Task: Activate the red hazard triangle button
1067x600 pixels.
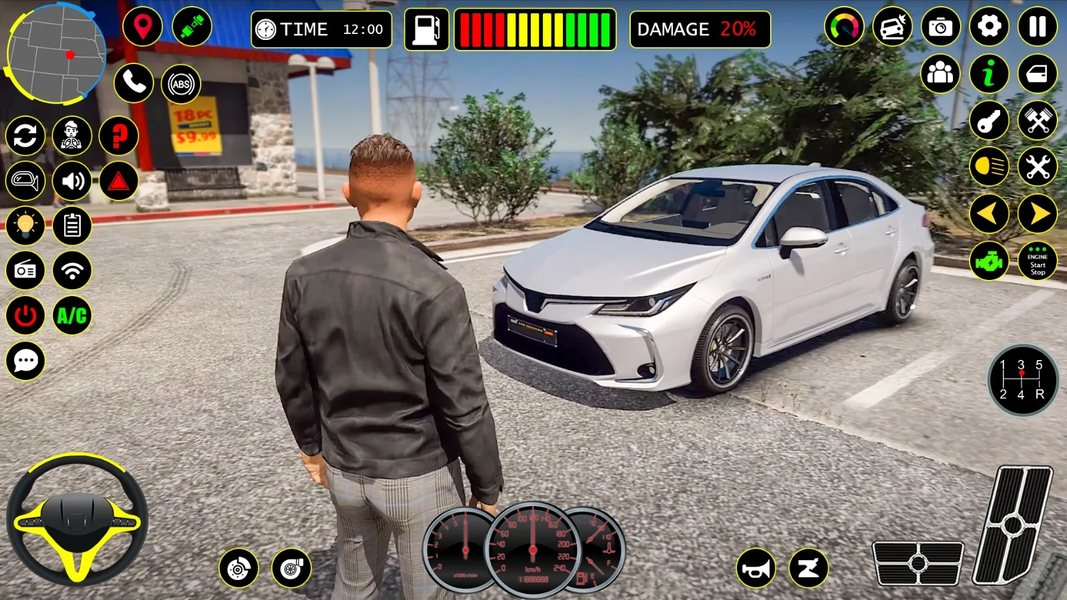Action: [118, 181]
